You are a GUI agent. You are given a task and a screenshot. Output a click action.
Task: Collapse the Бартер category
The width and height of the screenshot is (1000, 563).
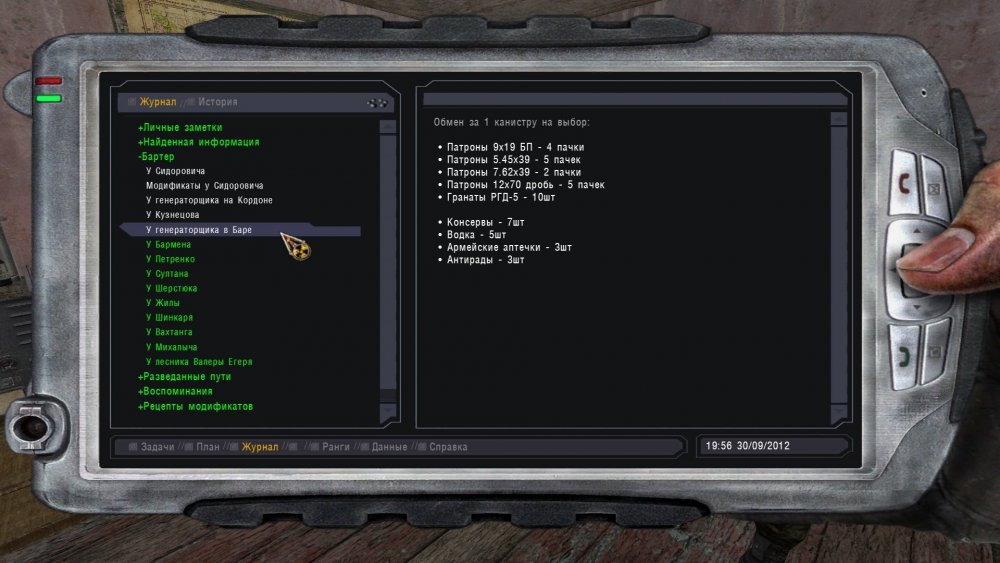[156, 157]
